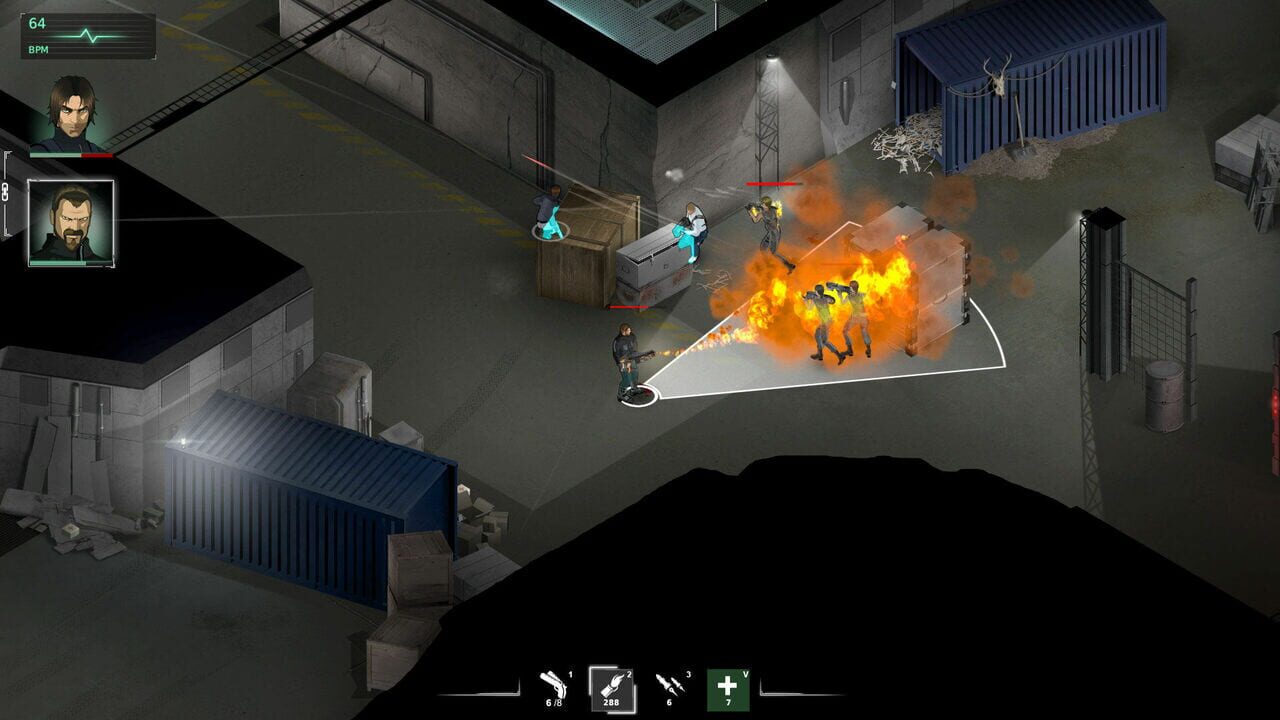Select the throwing knives in weapon slot 3
The image size is (1280, 720).
pyautogui.click(x=671, y=684)
